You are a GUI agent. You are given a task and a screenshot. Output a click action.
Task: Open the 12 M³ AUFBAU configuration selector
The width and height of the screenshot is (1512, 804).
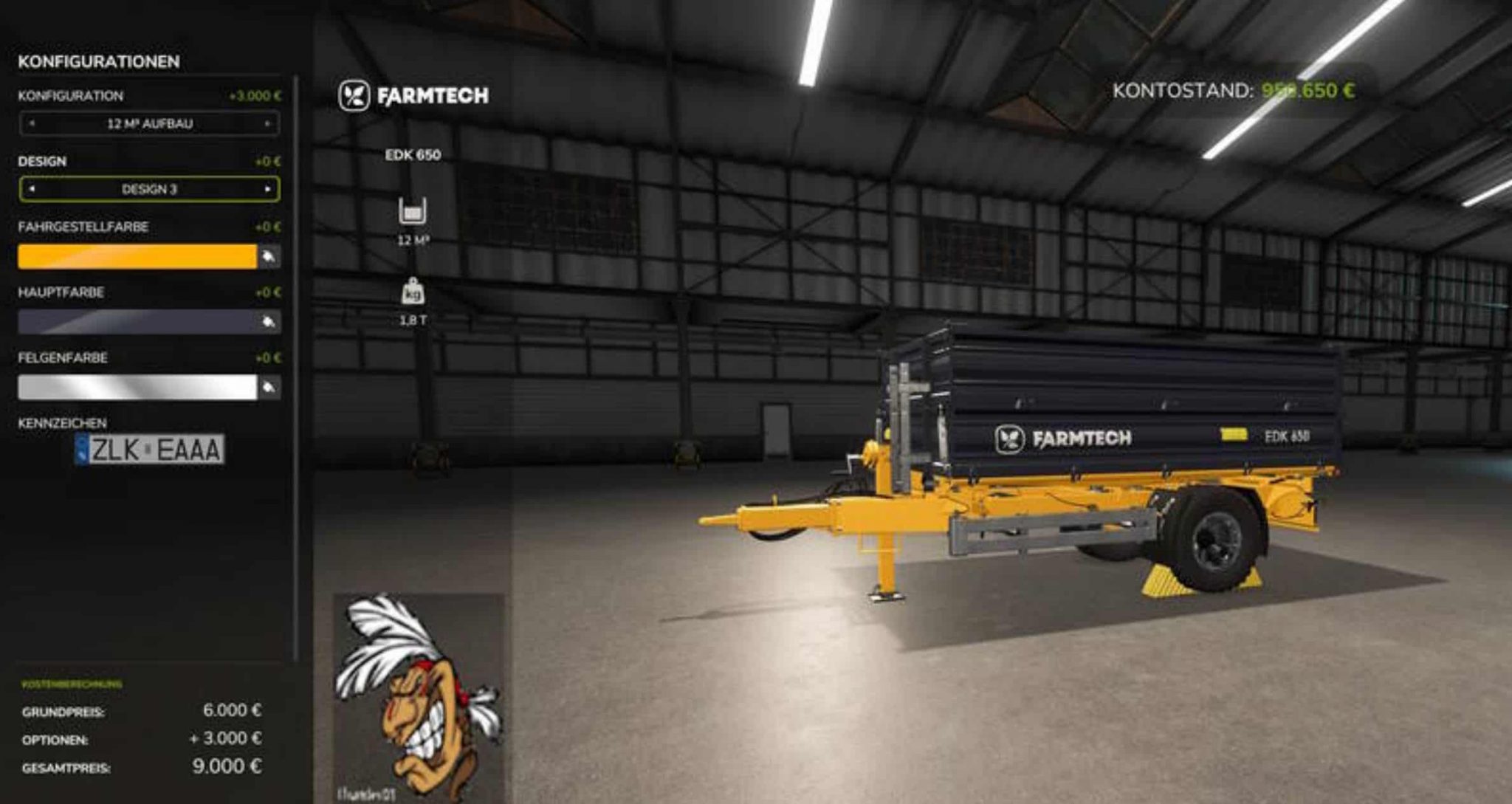pyautogui.click(x=149, y=123)
